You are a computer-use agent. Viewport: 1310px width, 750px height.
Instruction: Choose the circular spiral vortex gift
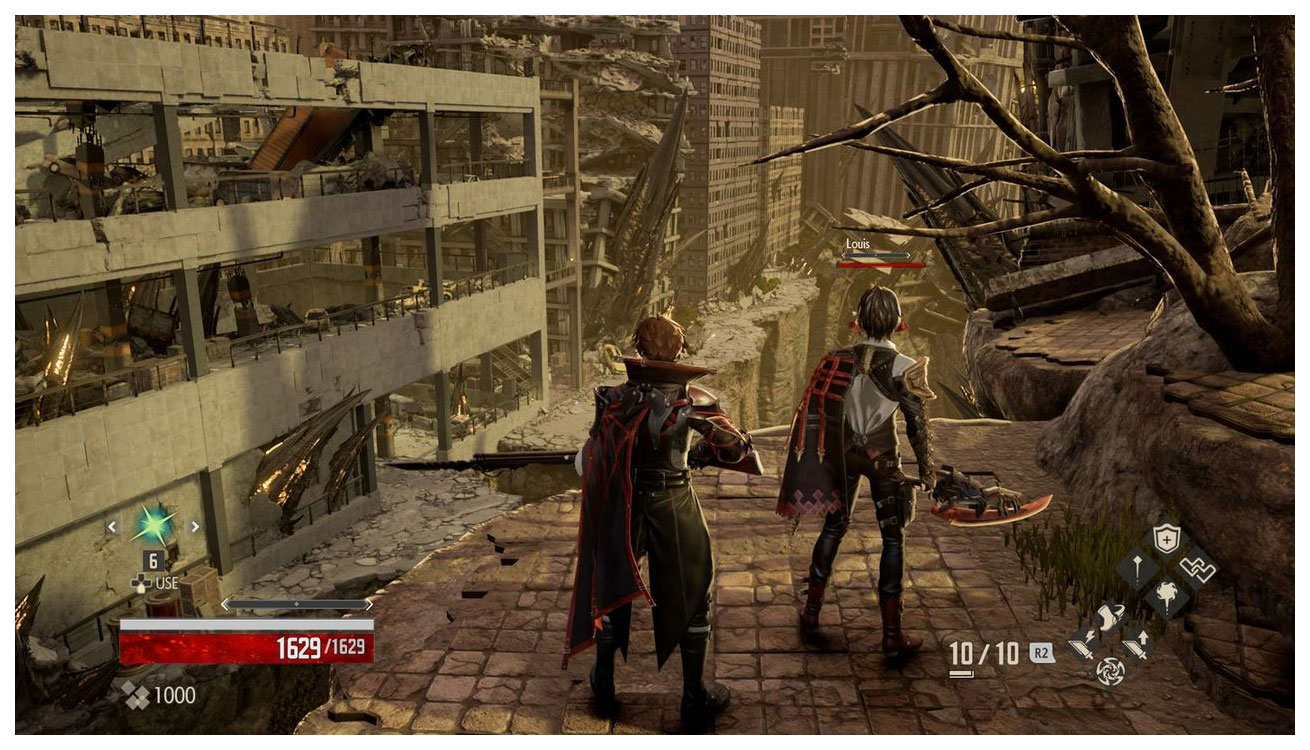pyautogui.click(x=1110, y=671)
